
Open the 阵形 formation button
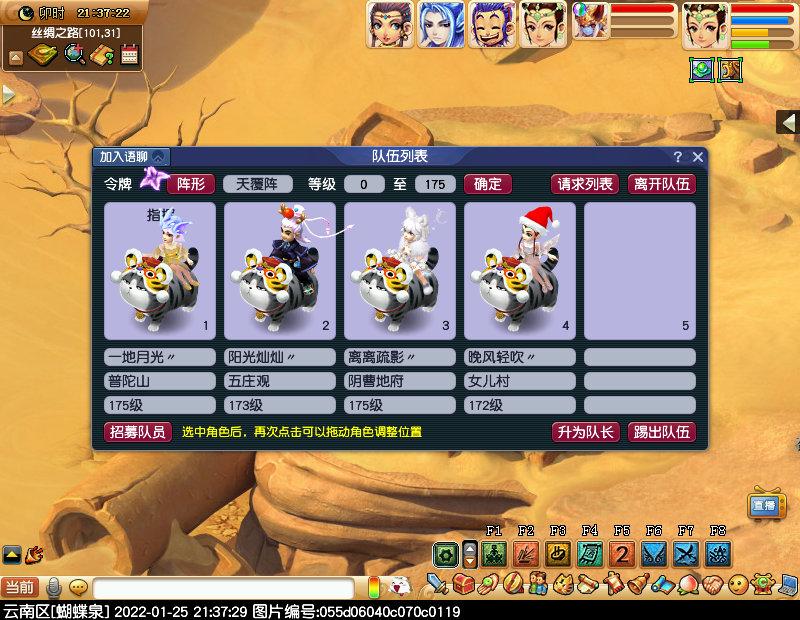coord(190,184)
